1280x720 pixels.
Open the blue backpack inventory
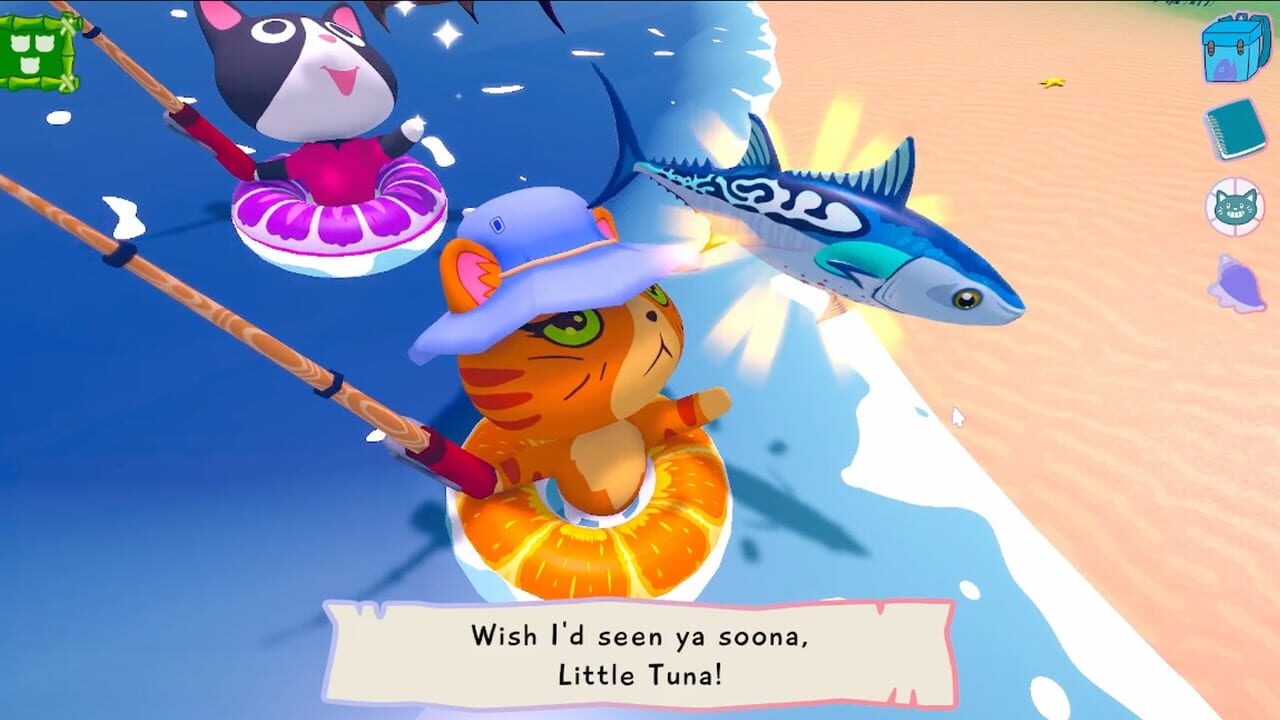[x=1235, y=47]
